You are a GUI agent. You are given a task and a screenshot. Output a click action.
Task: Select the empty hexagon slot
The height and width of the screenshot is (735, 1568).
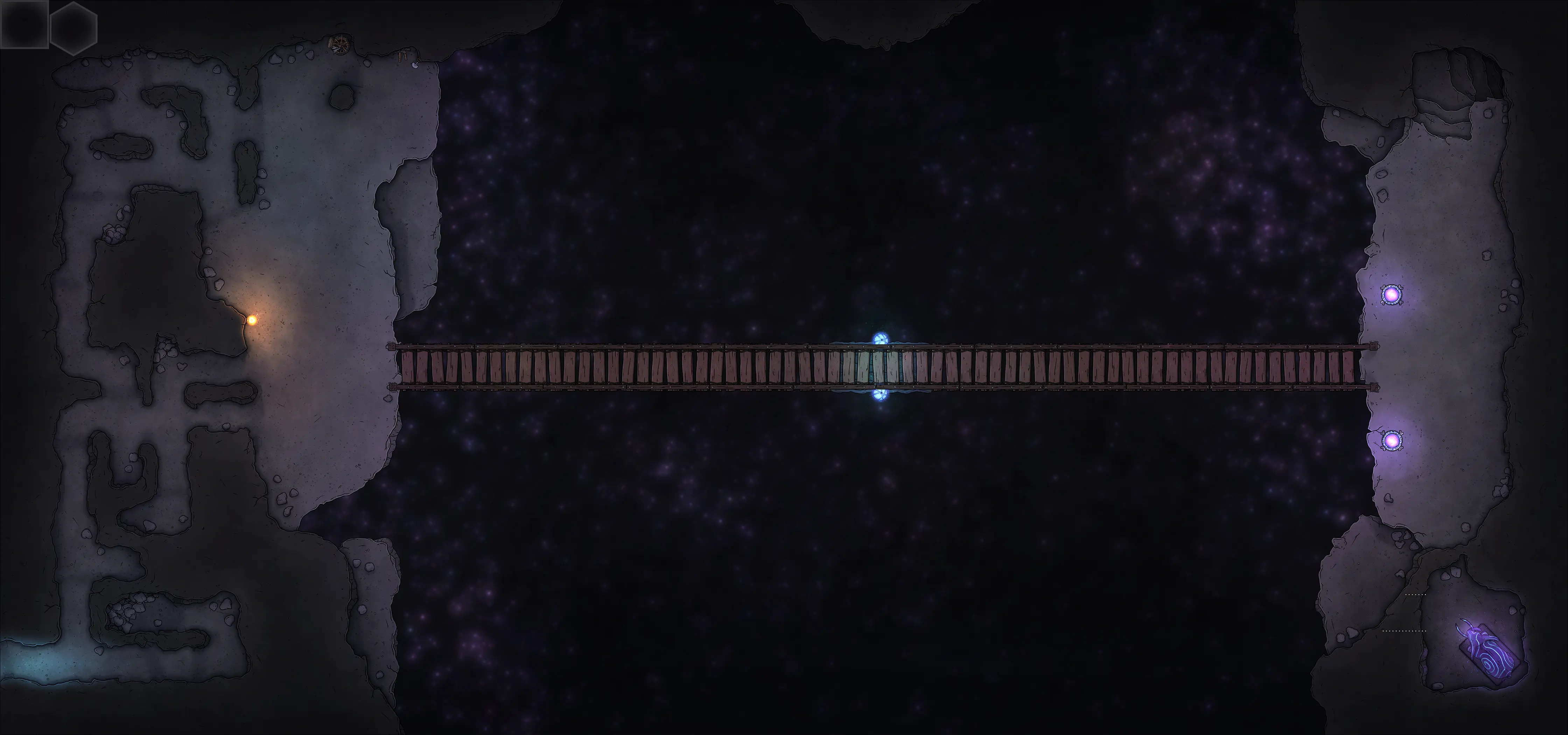click(x=73, y=27)
